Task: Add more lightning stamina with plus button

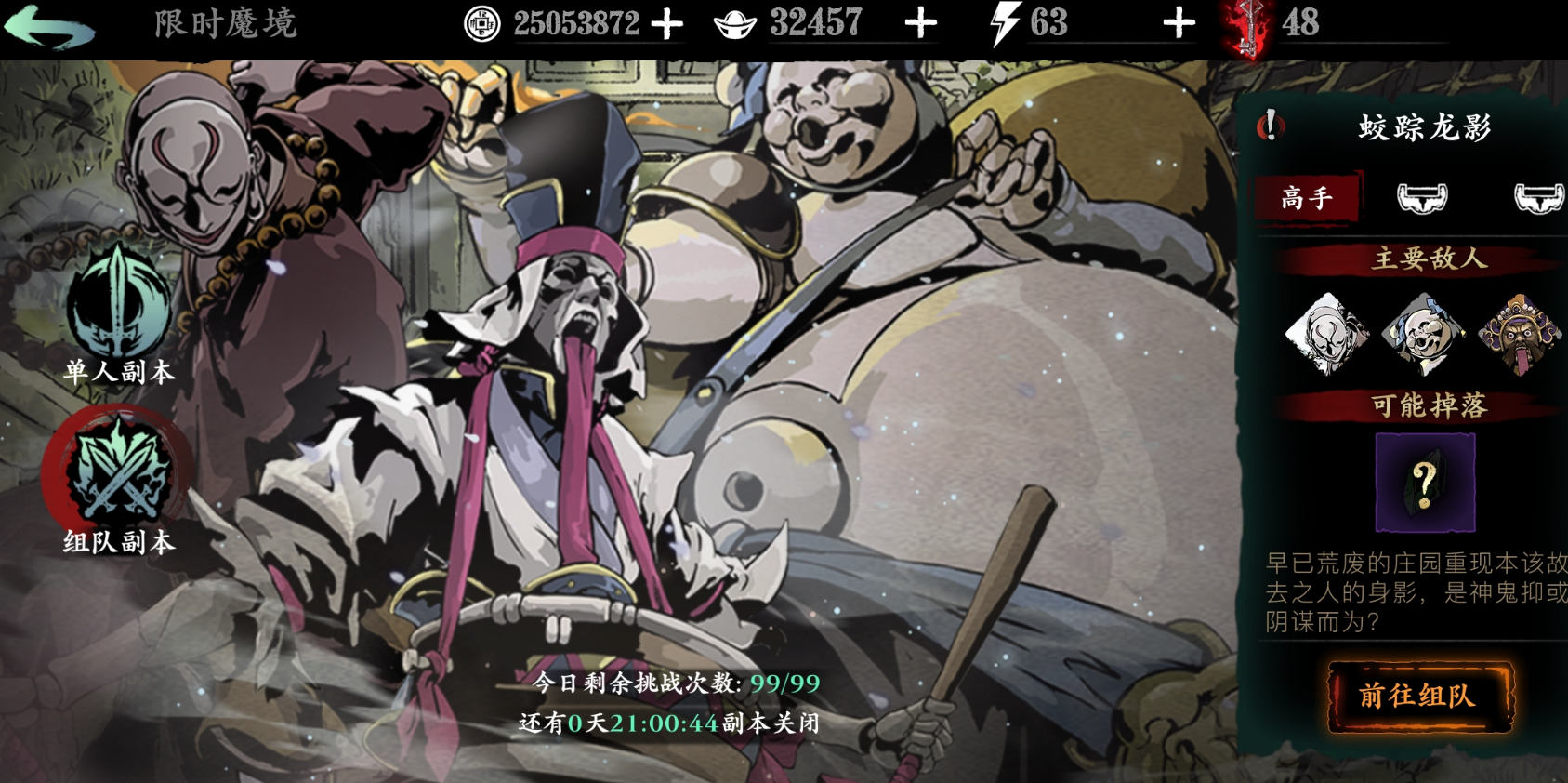Action: pos(1179,24)
